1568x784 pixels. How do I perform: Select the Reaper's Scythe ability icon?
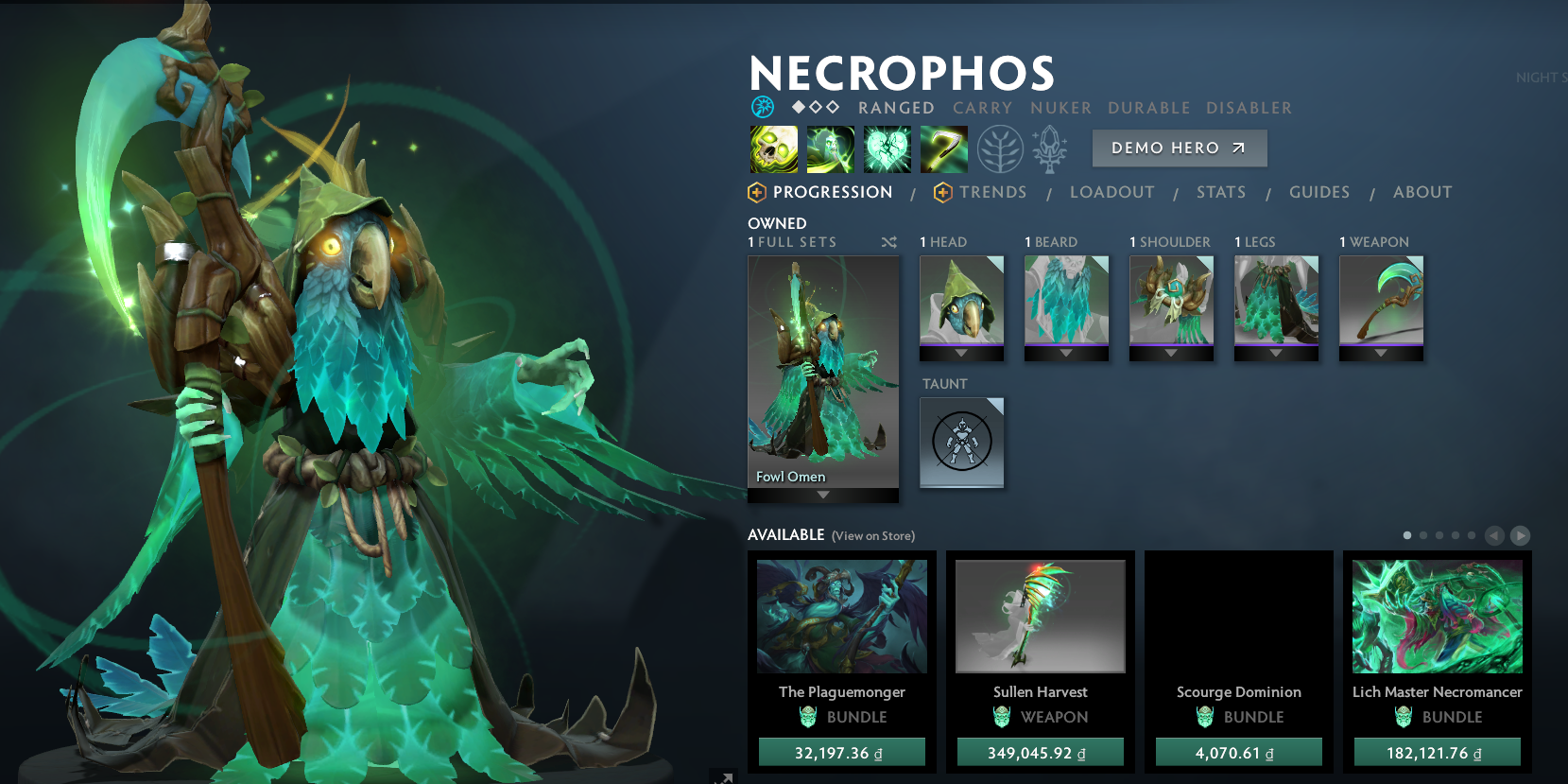tap(943, 149)
